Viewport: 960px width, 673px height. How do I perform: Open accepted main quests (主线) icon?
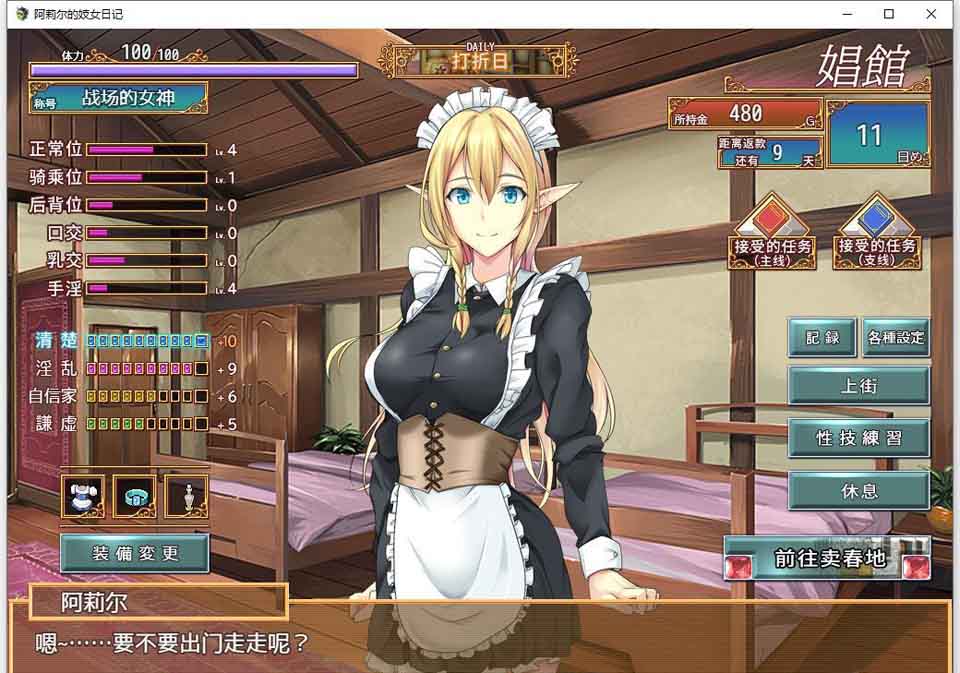771,232
